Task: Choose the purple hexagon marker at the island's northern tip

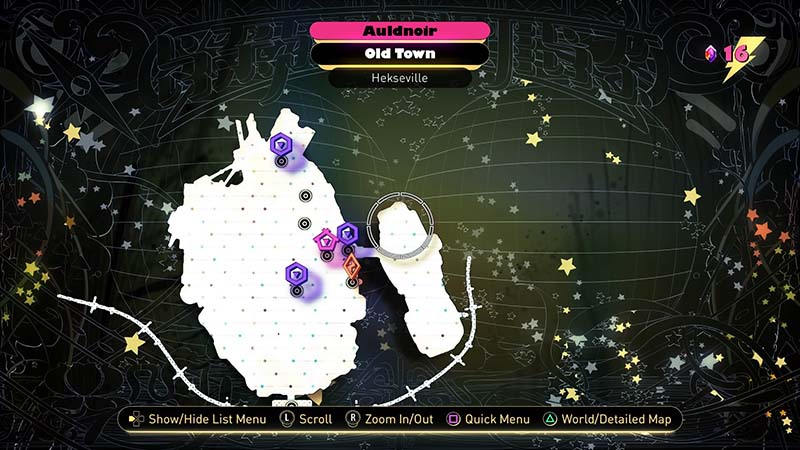Action: (280, 145)
